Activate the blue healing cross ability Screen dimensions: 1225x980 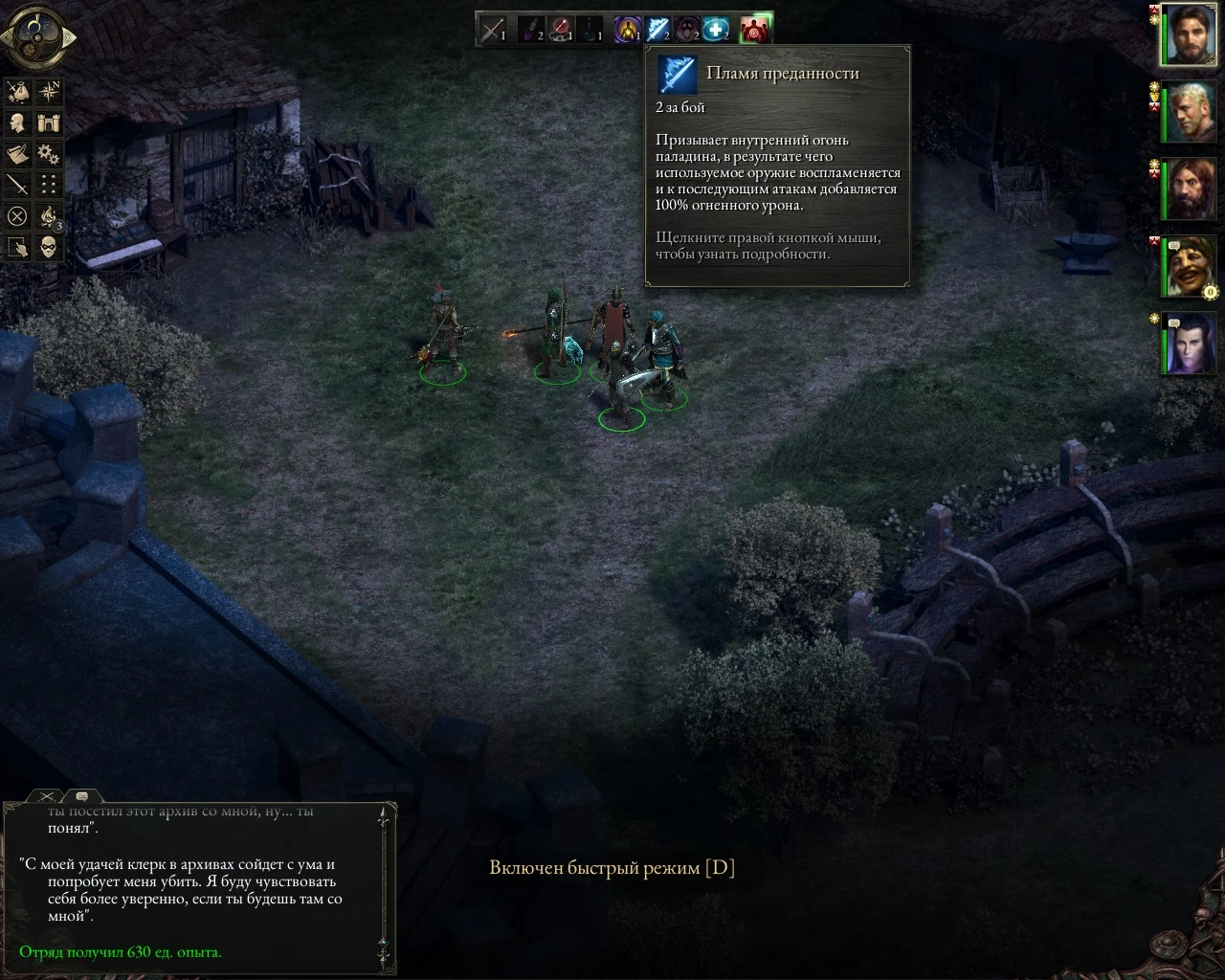point(715,29)
